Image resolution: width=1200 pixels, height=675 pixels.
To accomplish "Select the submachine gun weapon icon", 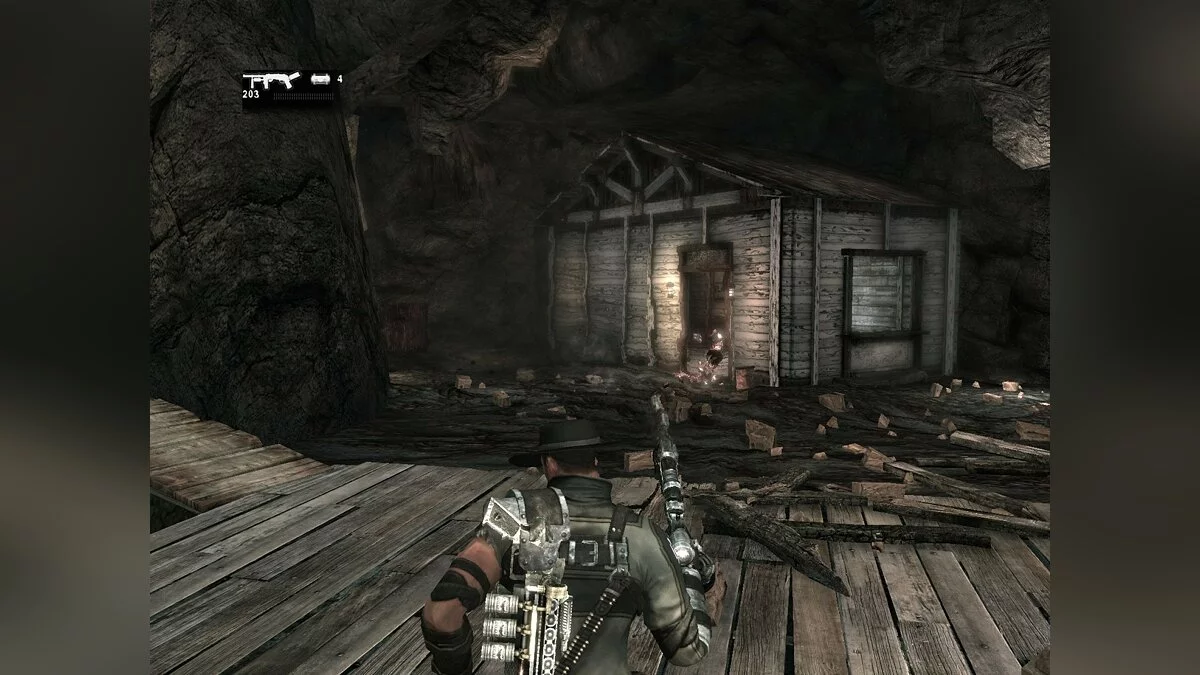I will (272, 80).
